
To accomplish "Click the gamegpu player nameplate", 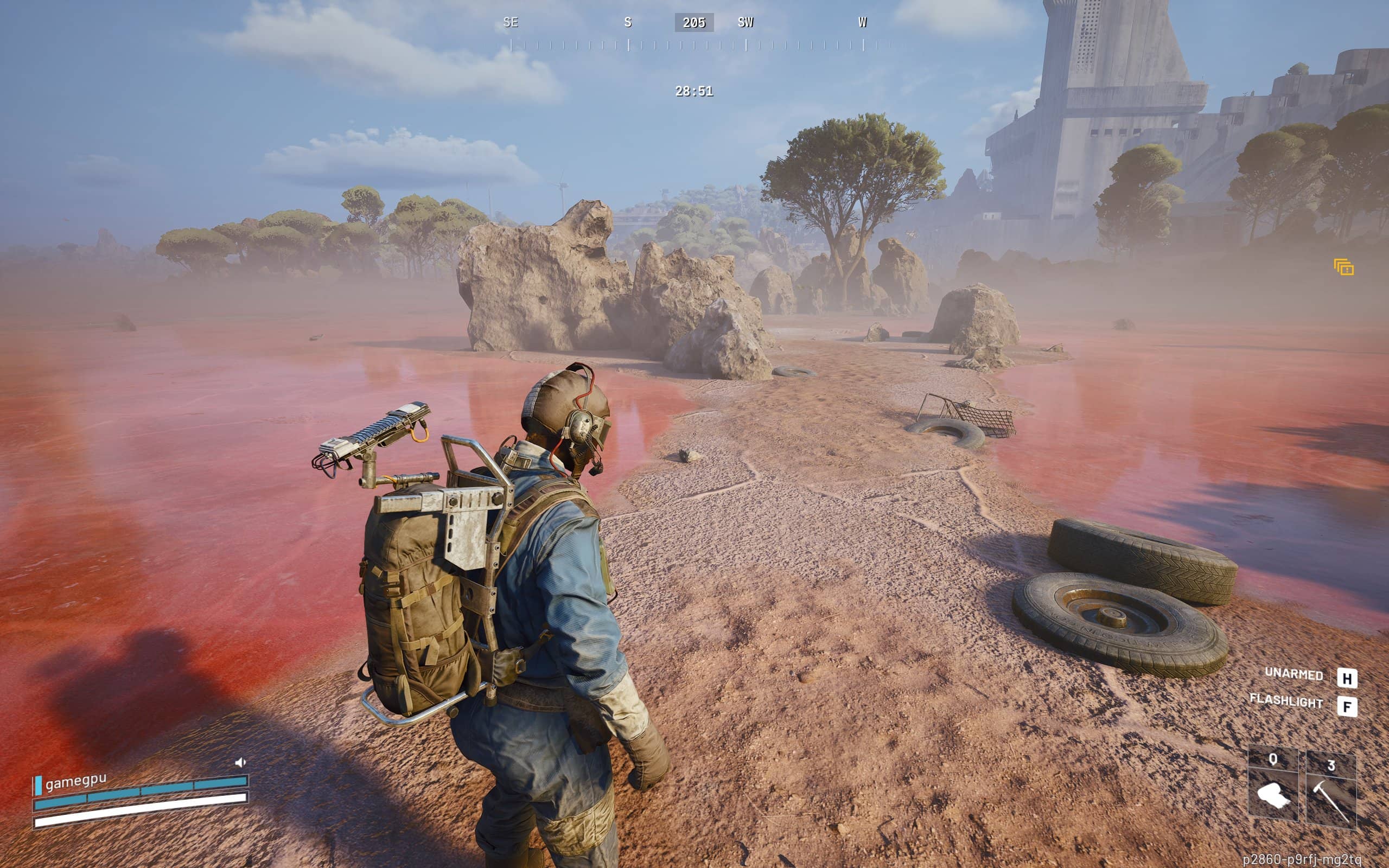I will (76, 782).
